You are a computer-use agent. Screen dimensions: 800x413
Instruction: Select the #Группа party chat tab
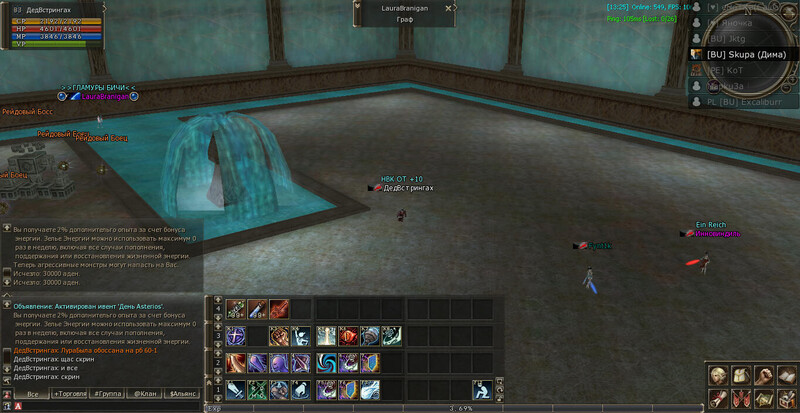pyautogui.click(x=108, y=394)
